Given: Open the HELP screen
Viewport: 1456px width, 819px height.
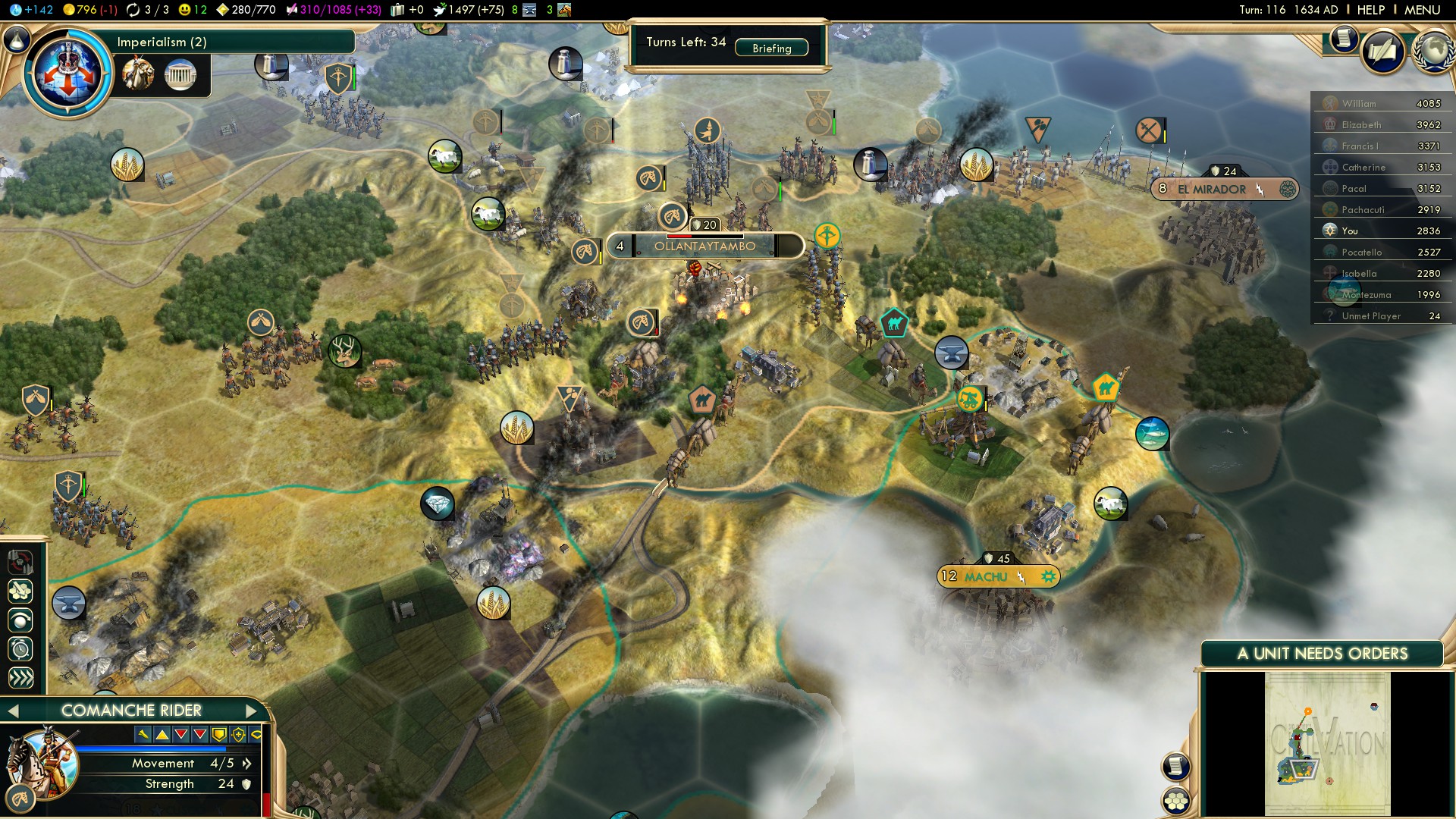Looking at the screenshot, I should [x=1370, y=10].
